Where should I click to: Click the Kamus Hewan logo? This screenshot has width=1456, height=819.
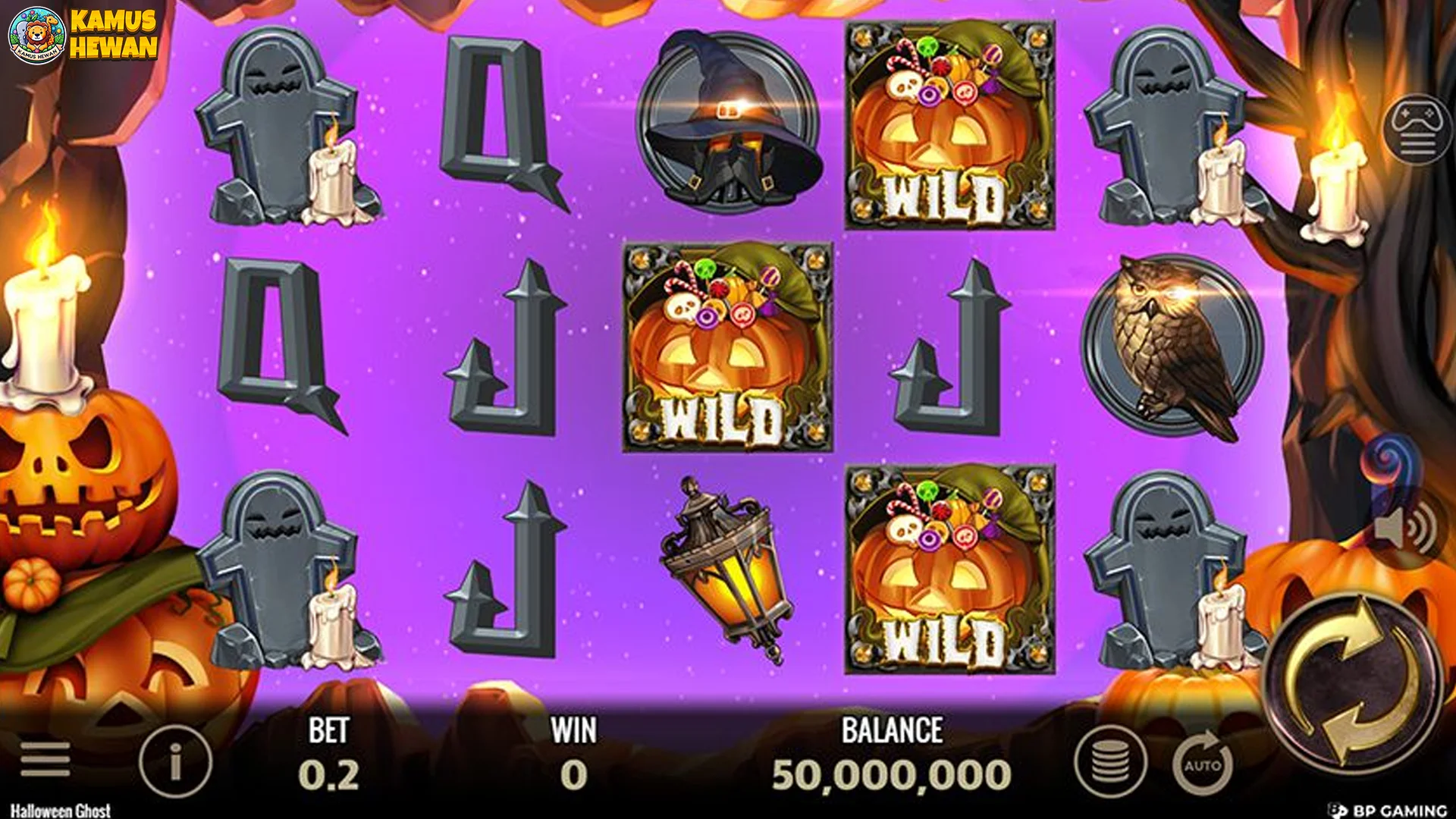click(x=83, y=35)
